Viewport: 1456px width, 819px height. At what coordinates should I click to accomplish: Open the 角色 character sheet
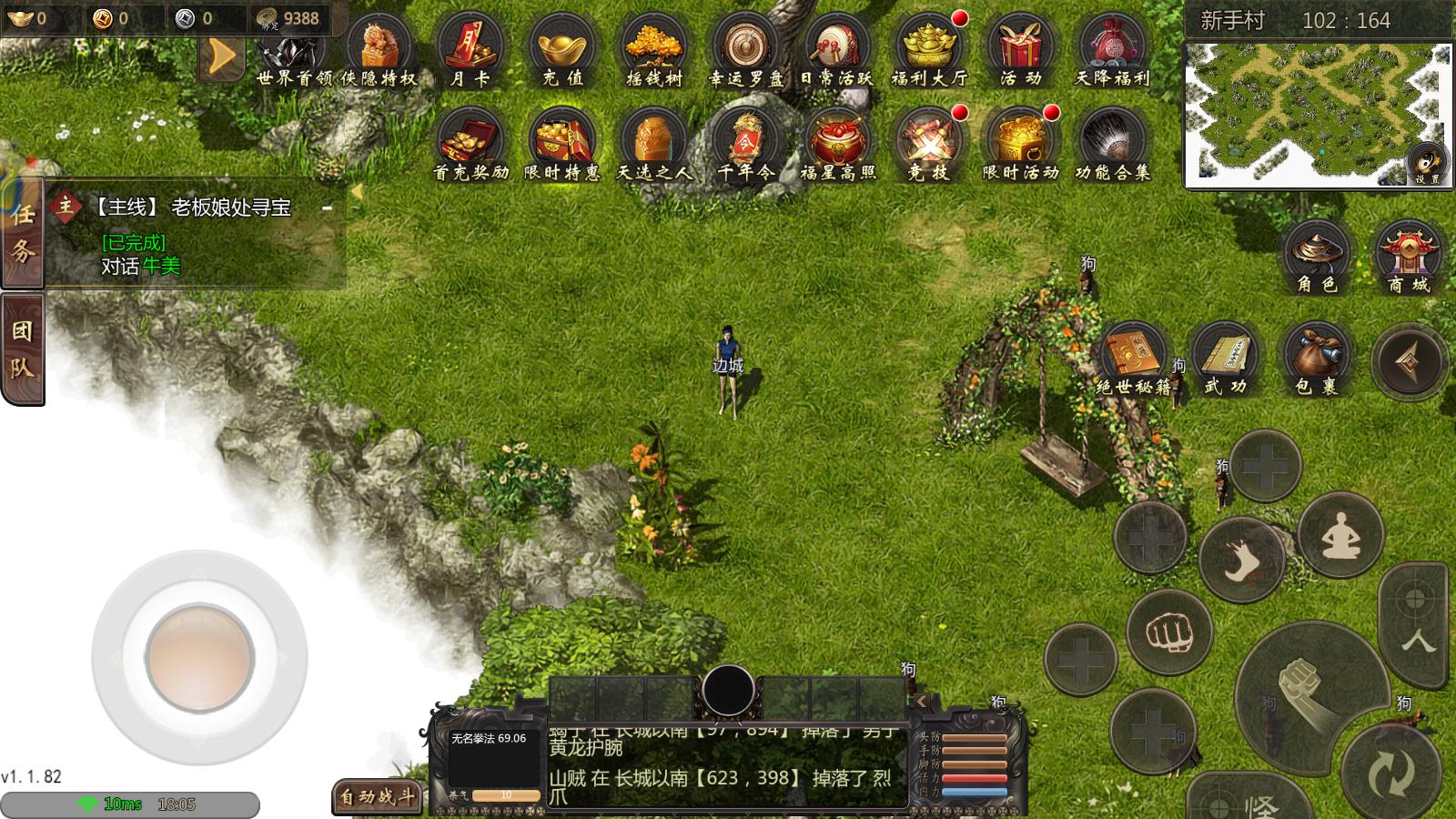click(1316, 255)
